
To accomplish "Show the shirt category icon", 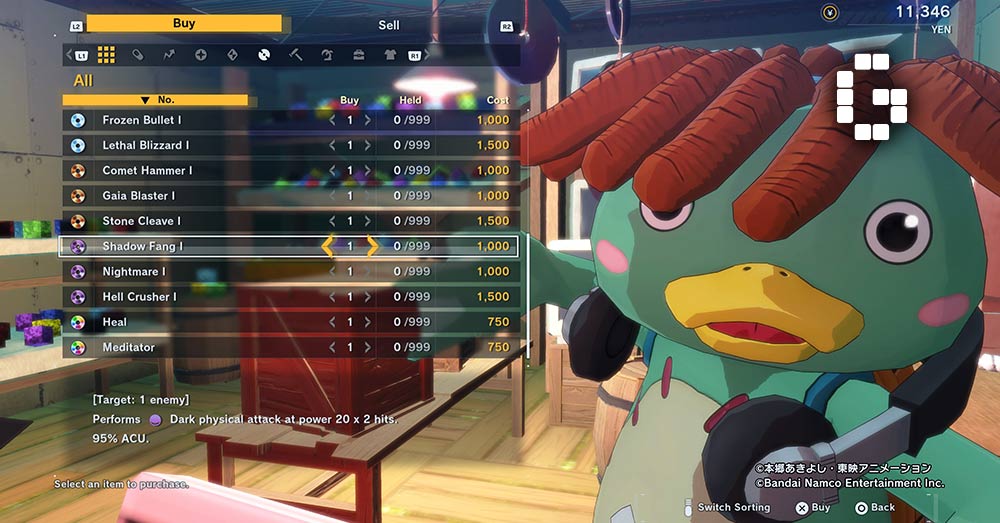I will pyautogui.click(x=390, y=54).
